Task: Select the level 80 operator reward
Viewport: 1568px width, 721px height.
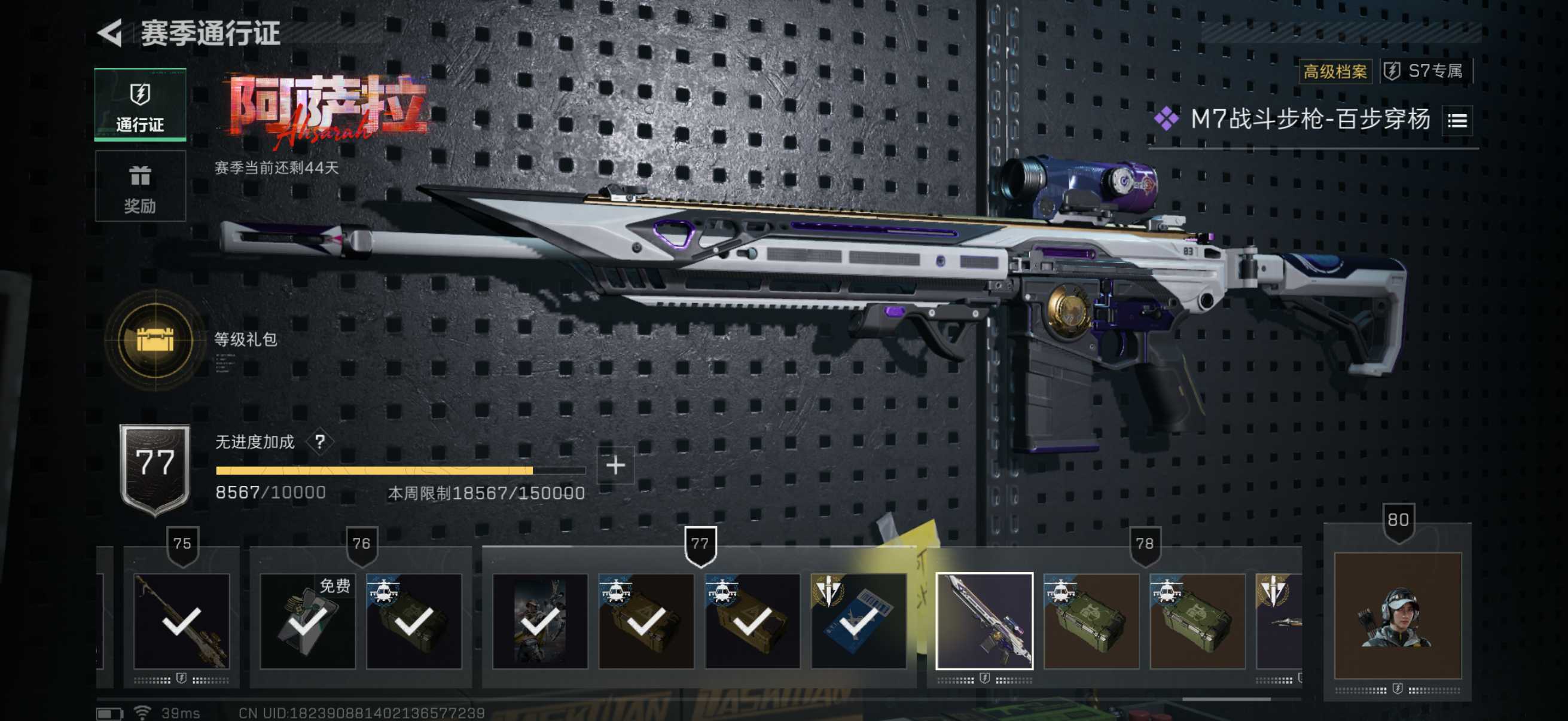Action: pyautogui.click(x=1398, y=615)
